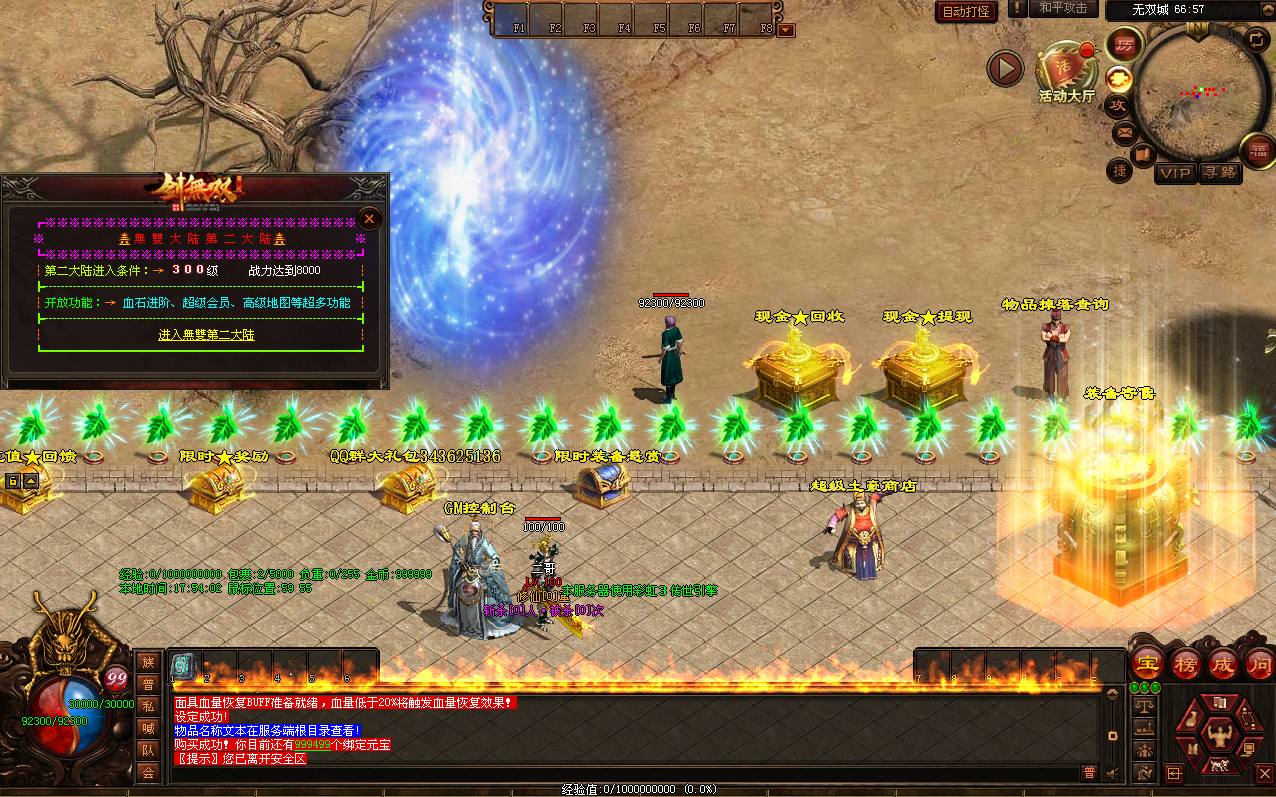Click the round play arrow button

pyautogui.click(x=1005, y=69)
